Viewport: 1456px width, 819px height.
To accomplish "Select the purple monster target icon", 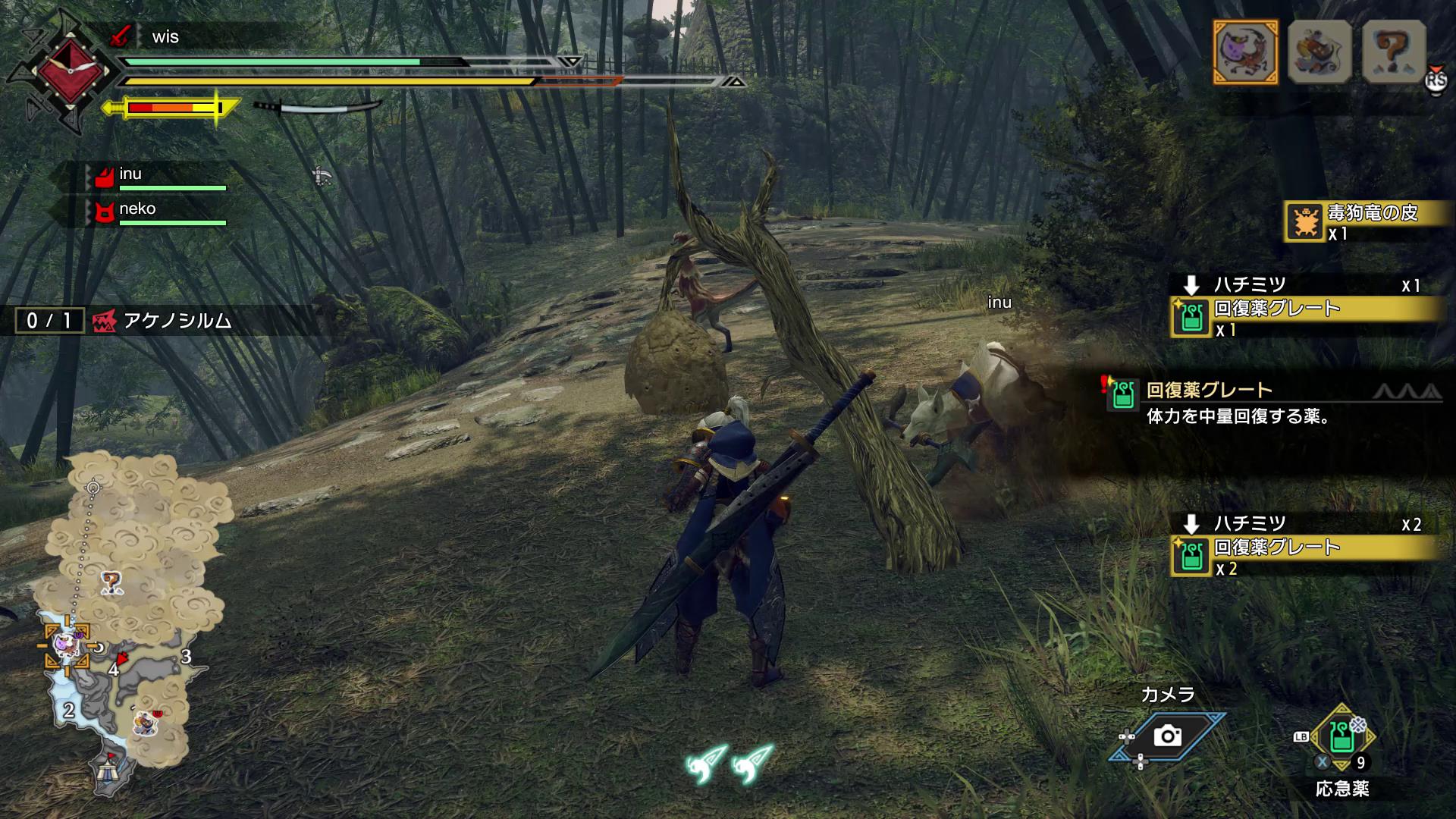I will tap(1245, 52).
